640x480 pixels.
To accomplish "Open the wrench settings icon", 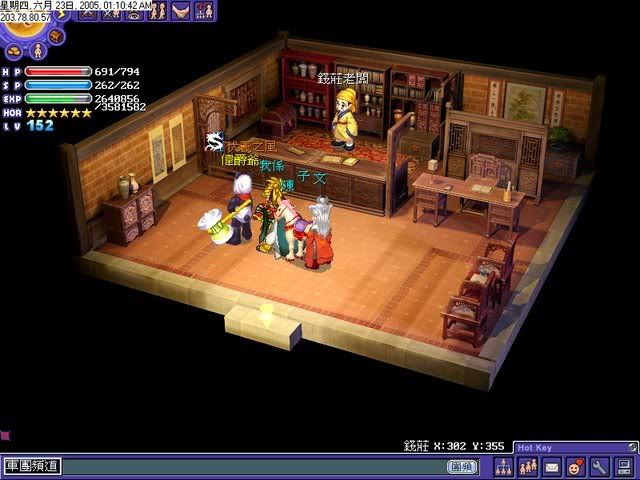I will [x=600, y=466].
